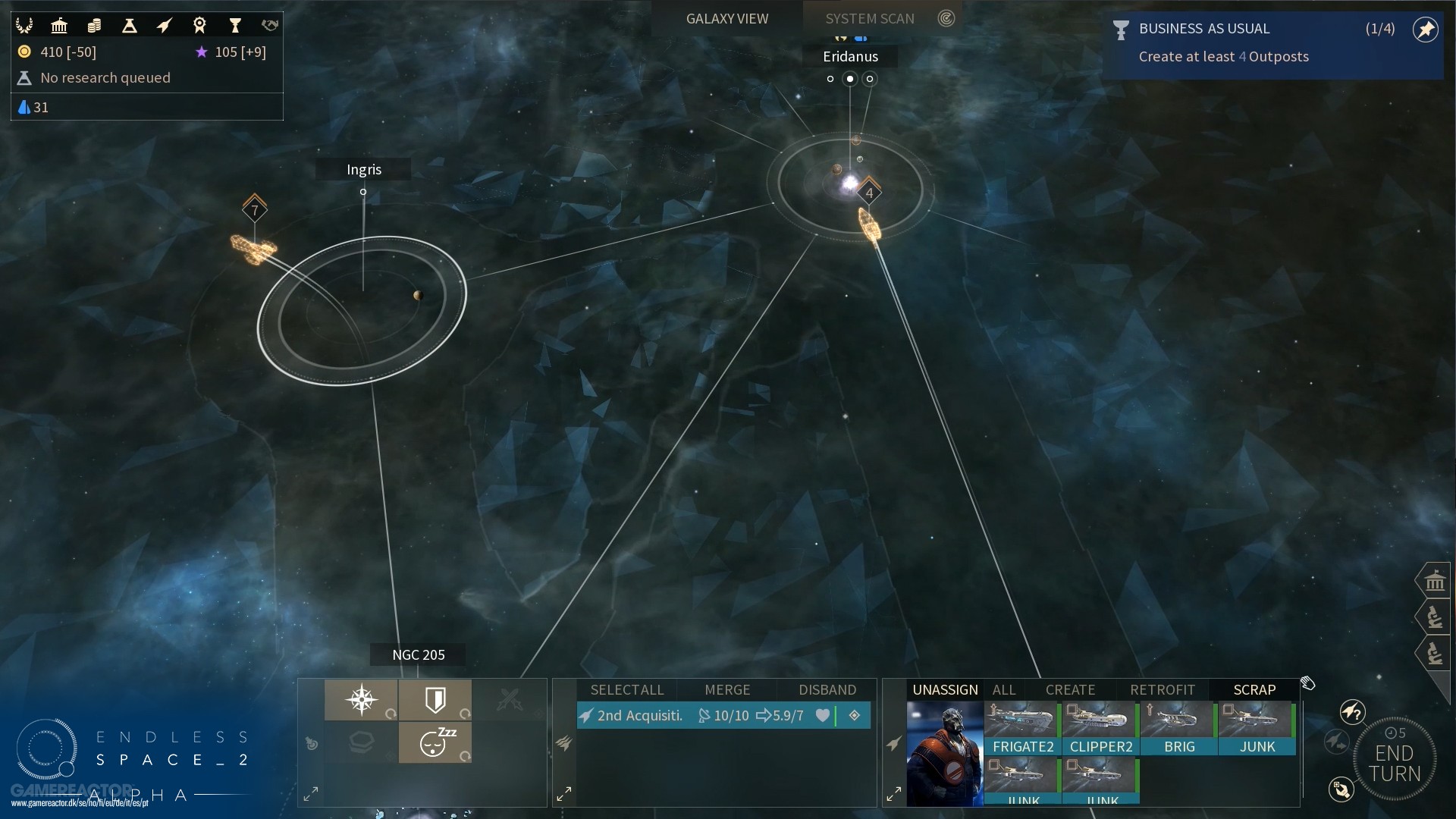Click DISBAND above the fleet list
1456x819 pixels.
tap(827, 689)
